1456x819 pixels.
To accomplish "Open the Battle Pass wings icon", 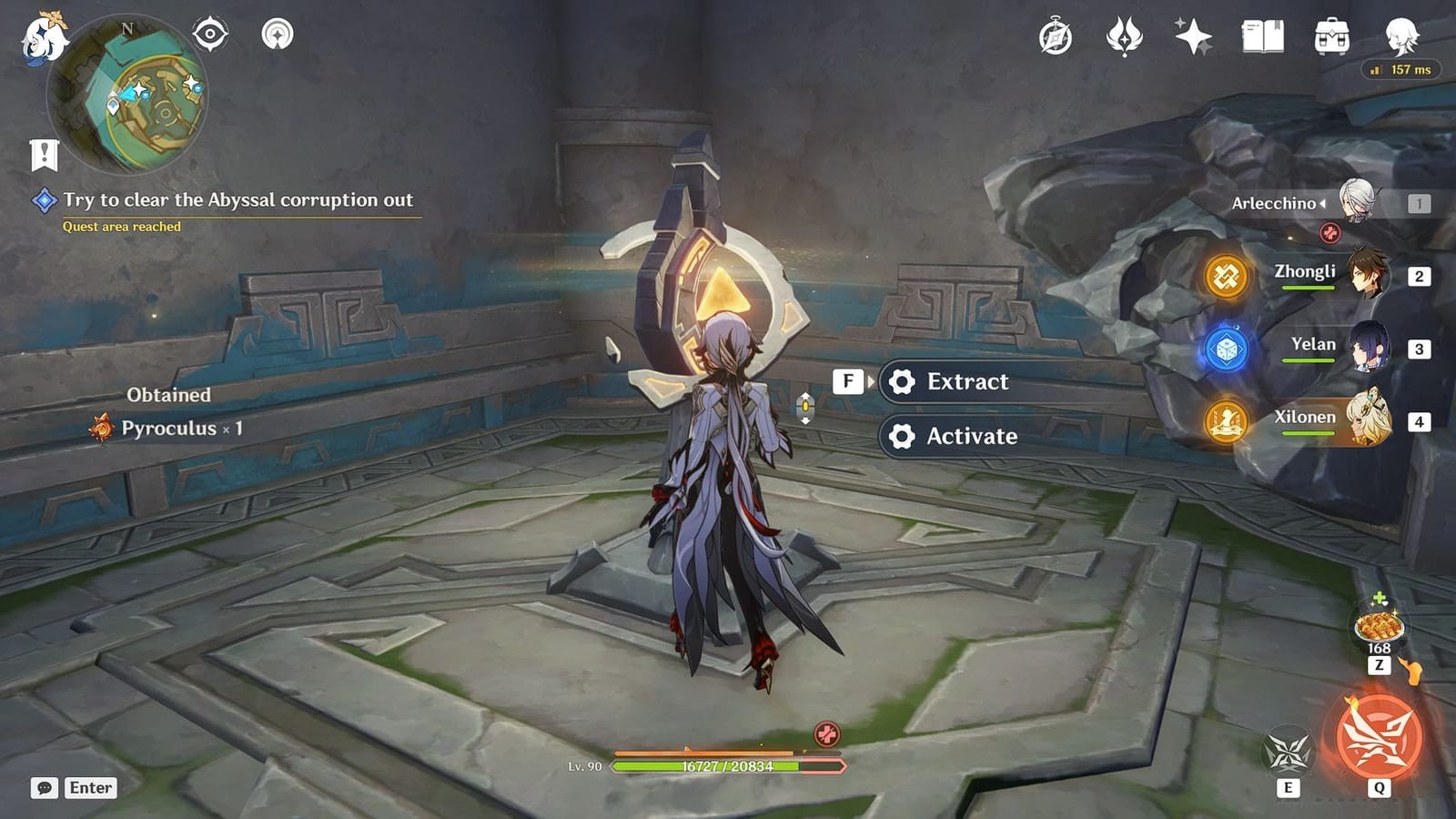I will click(x=1125, y=35).
